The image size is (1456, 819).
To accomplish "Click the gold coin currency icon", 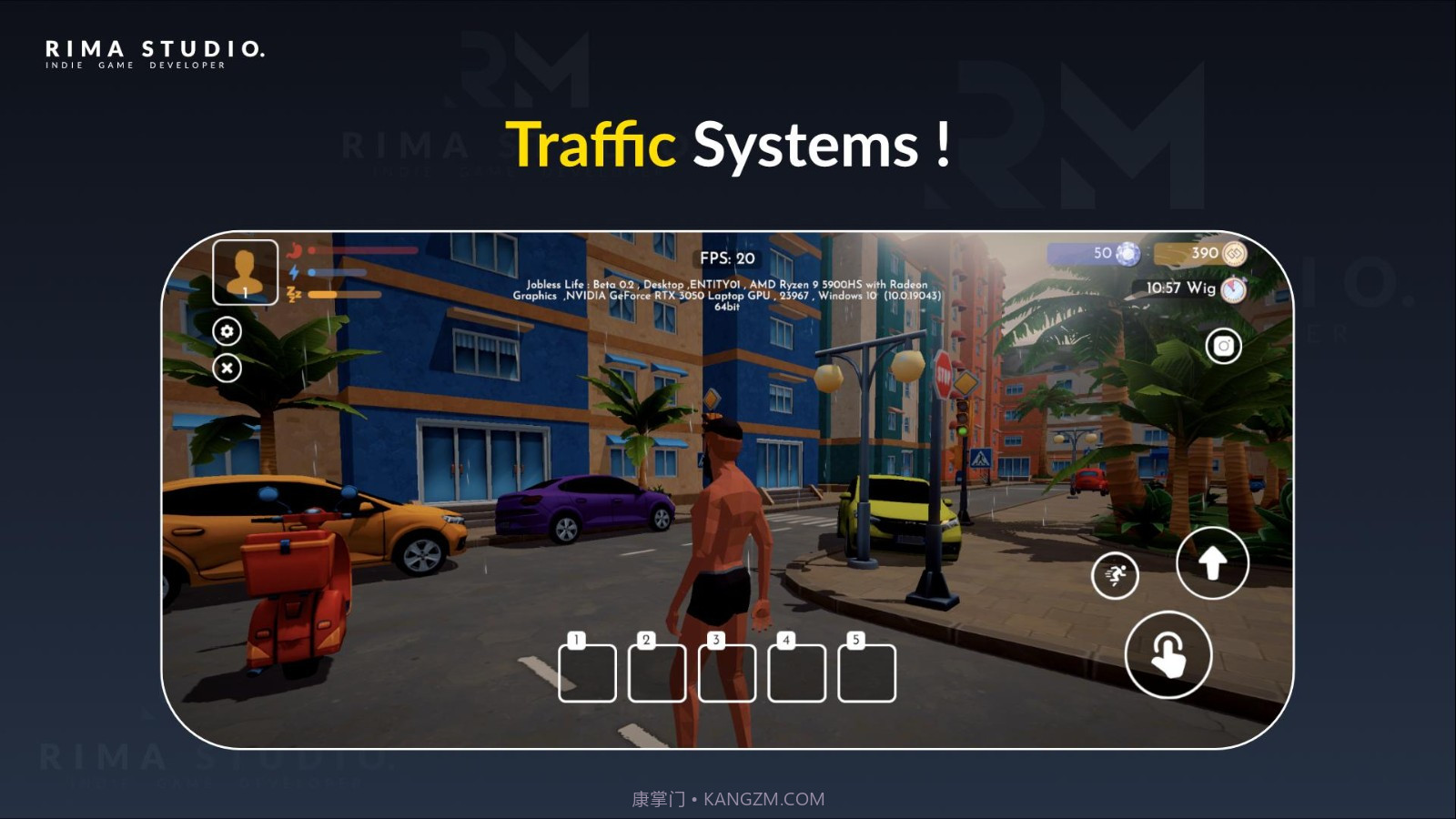I will (x=1234, y=253).
